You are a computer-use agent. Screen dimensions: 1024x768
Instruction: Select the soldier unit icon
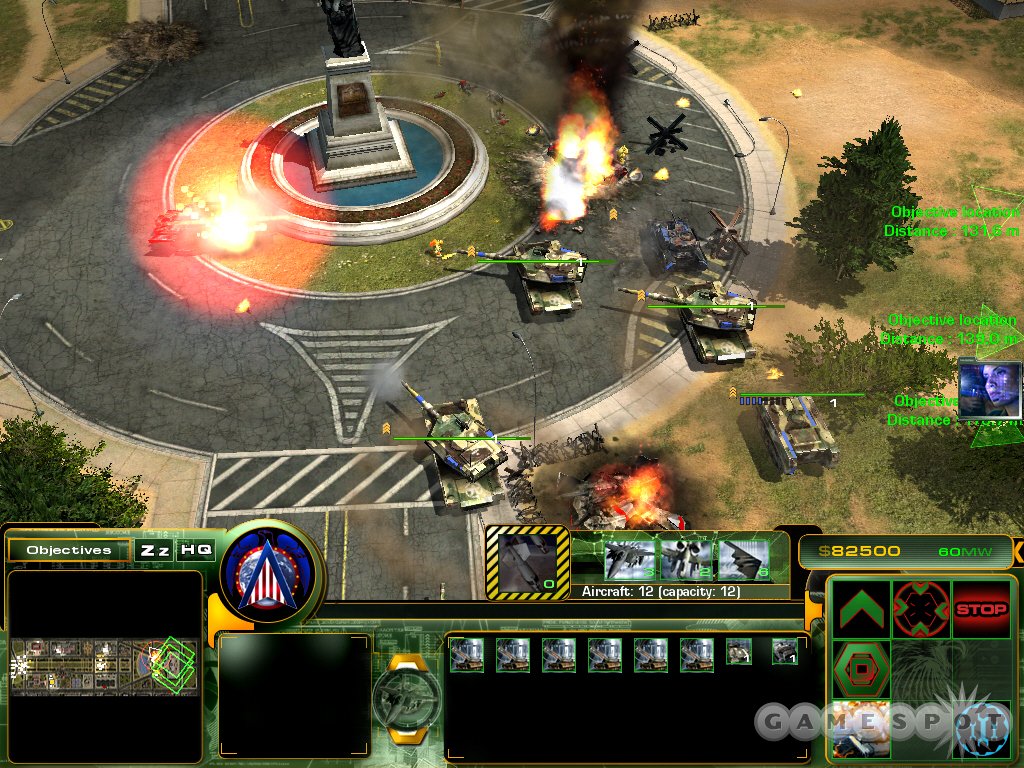point(739,653)
